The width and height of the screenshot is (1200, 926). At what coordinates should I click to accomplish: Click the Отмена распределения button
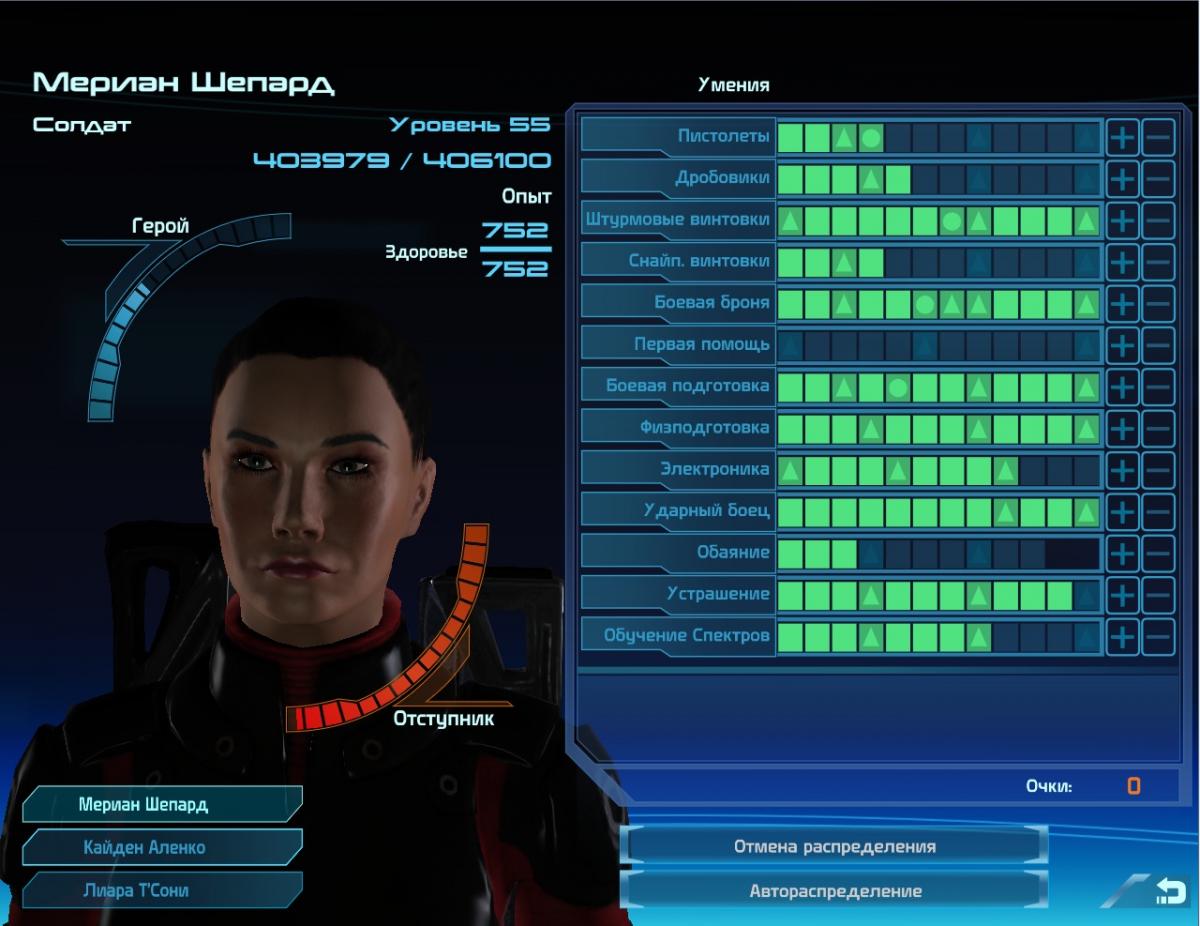pos(834,846)
